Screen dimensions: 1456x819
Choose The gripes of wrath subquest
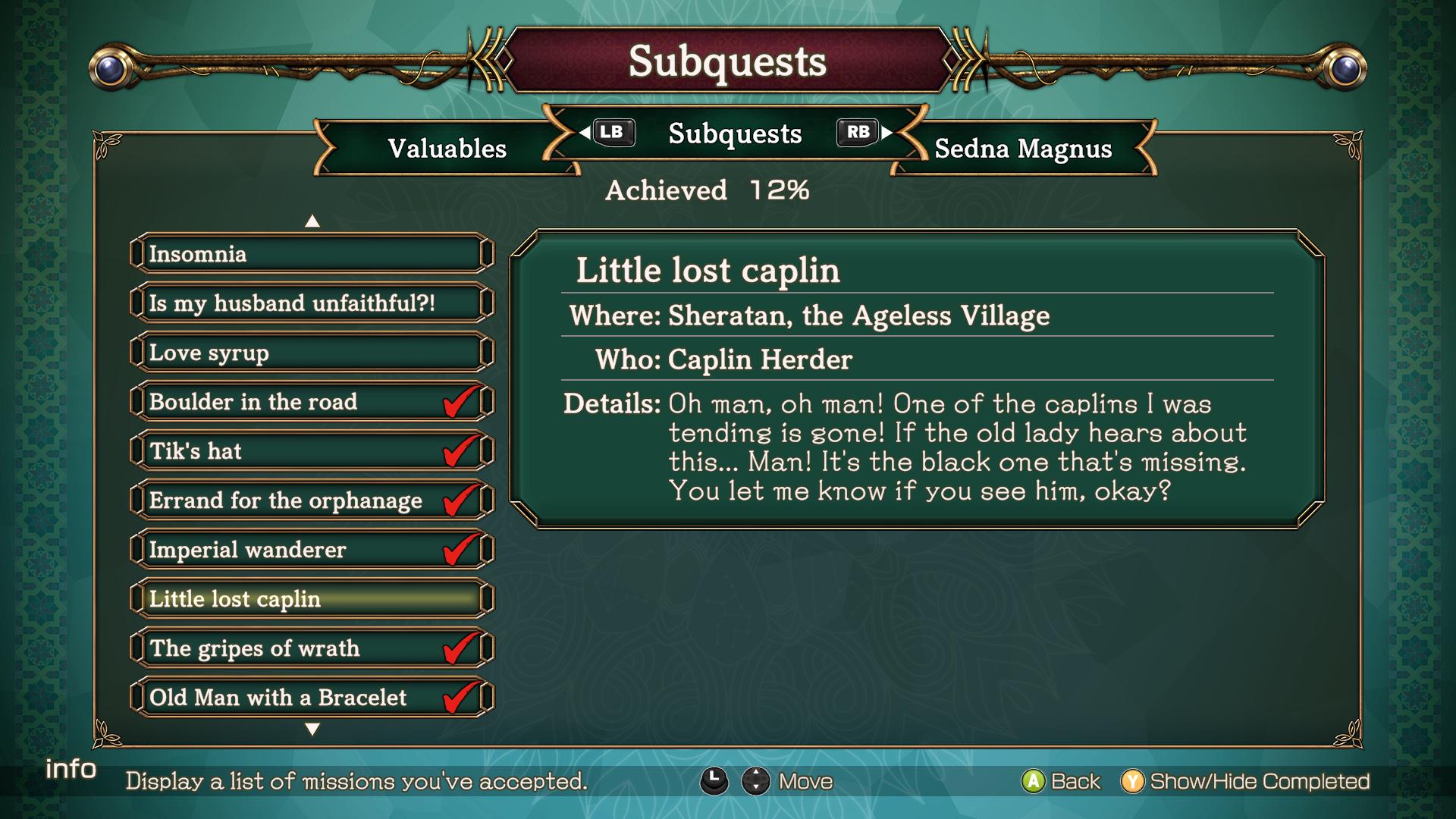click(311, 648)
